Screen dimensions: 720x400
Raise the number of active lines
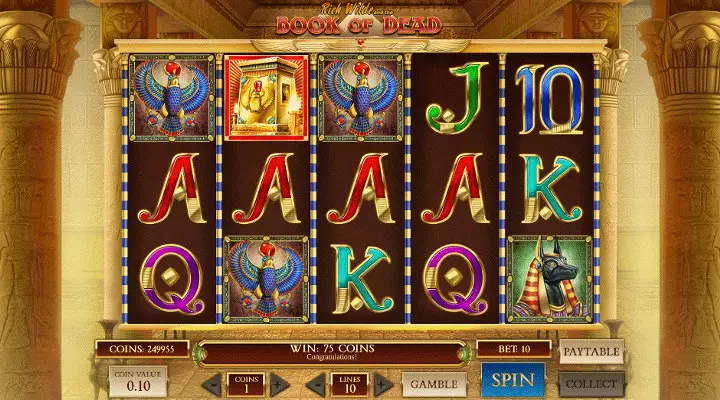click(382, 384)
